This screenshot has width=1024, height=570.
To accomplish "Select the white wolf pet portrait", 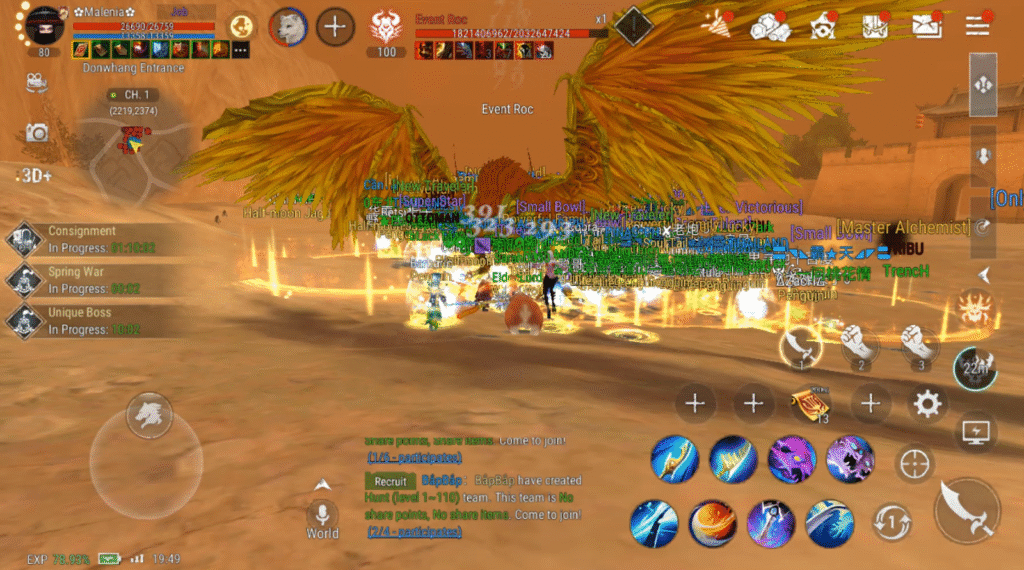I will pyautogui.click(x=288, y=27).
